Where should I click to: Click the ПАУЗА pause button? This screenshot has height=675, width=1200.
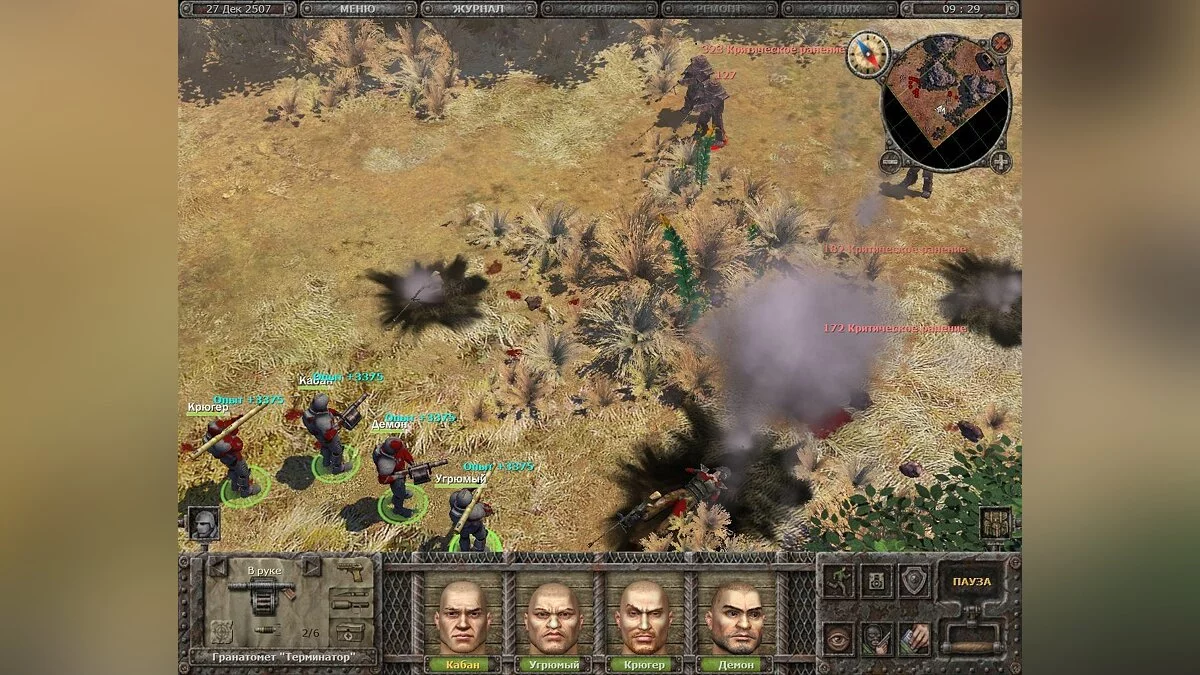[x=971, y=582]
